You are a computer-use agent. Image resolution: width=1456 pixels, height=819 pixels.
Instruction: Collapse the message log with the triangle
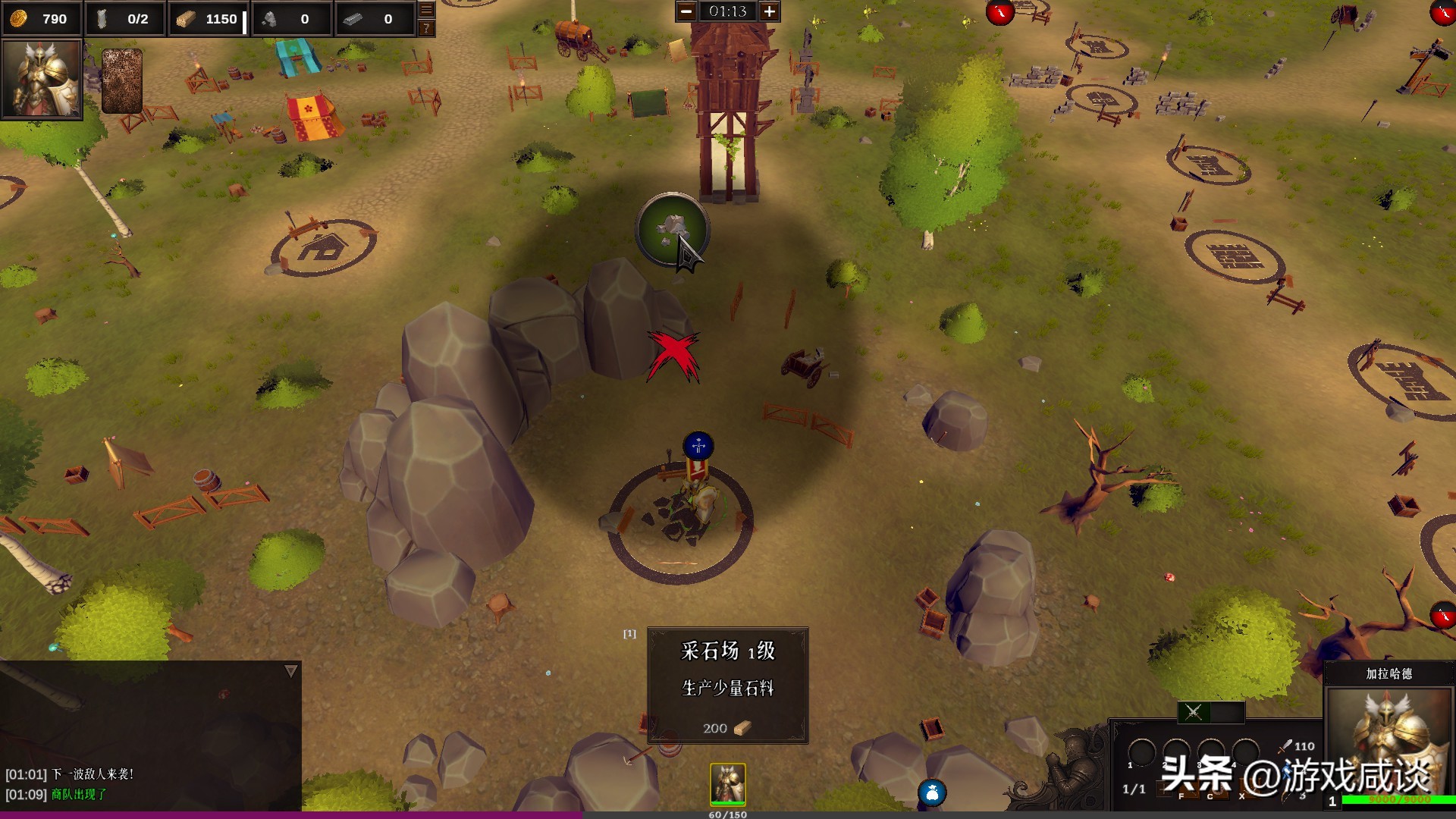(290, 671)
